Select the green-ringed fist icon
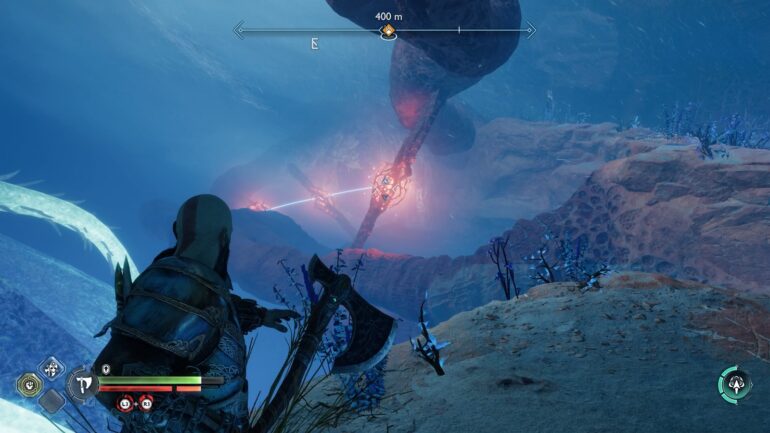 click(29, 384)
